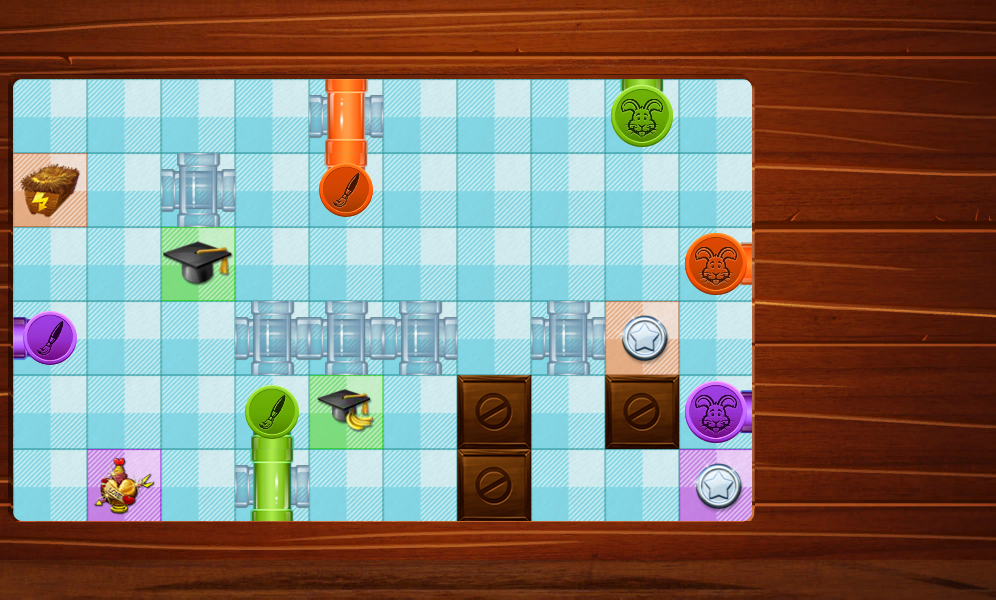The image size is (996, 600).
Task: Pick the green paintbrush token
Action: coord(272,412)
